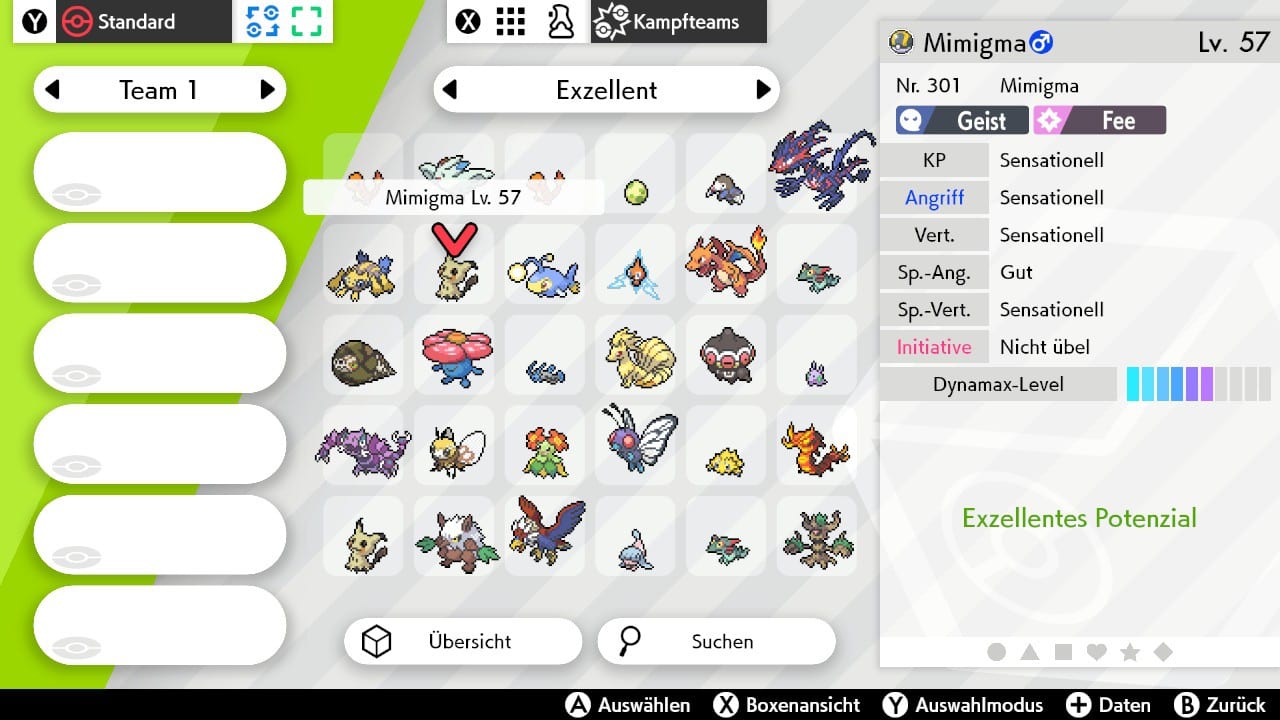This screenshot has height=720, width=1280.
Task: Switch to the next box after Exzellent
Action: 763,90
